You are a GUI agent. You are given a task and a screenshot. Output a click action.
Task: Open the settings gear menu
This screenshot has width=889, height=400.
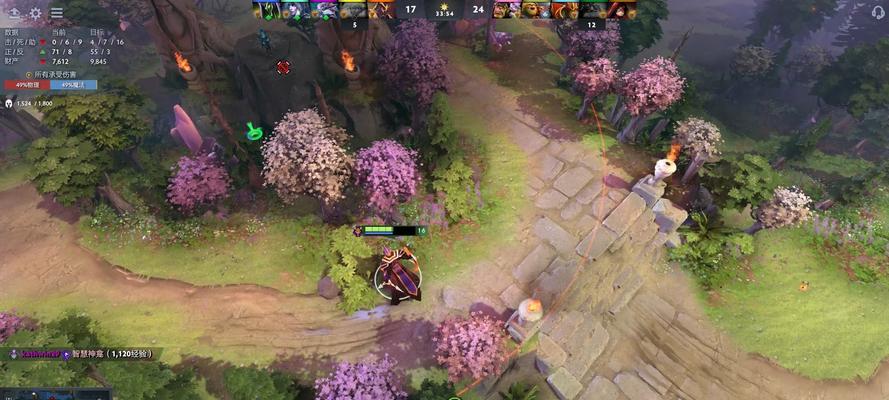click(x=35, y=13)
